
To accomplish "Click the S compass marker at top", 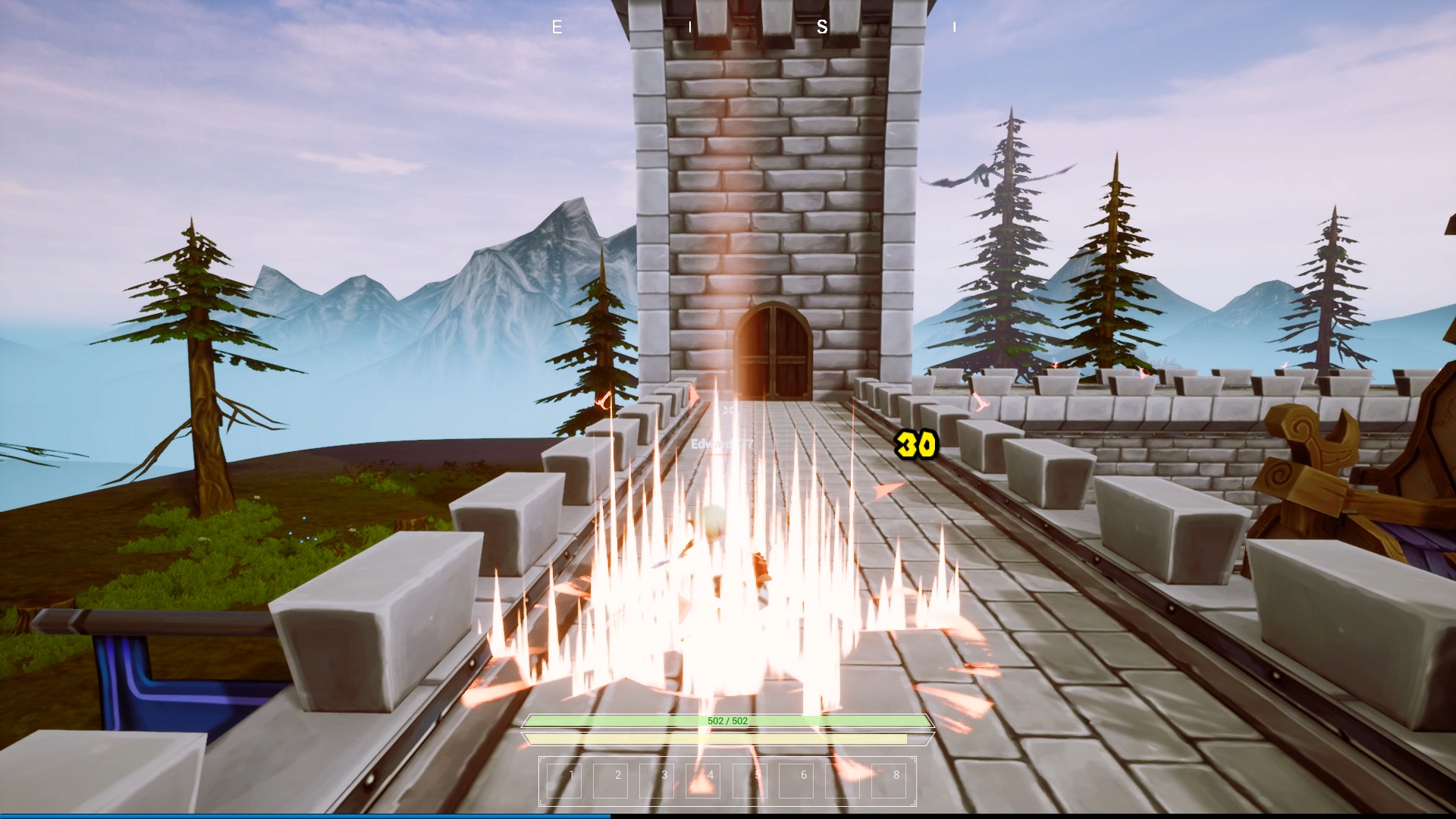I will (821, 27).
